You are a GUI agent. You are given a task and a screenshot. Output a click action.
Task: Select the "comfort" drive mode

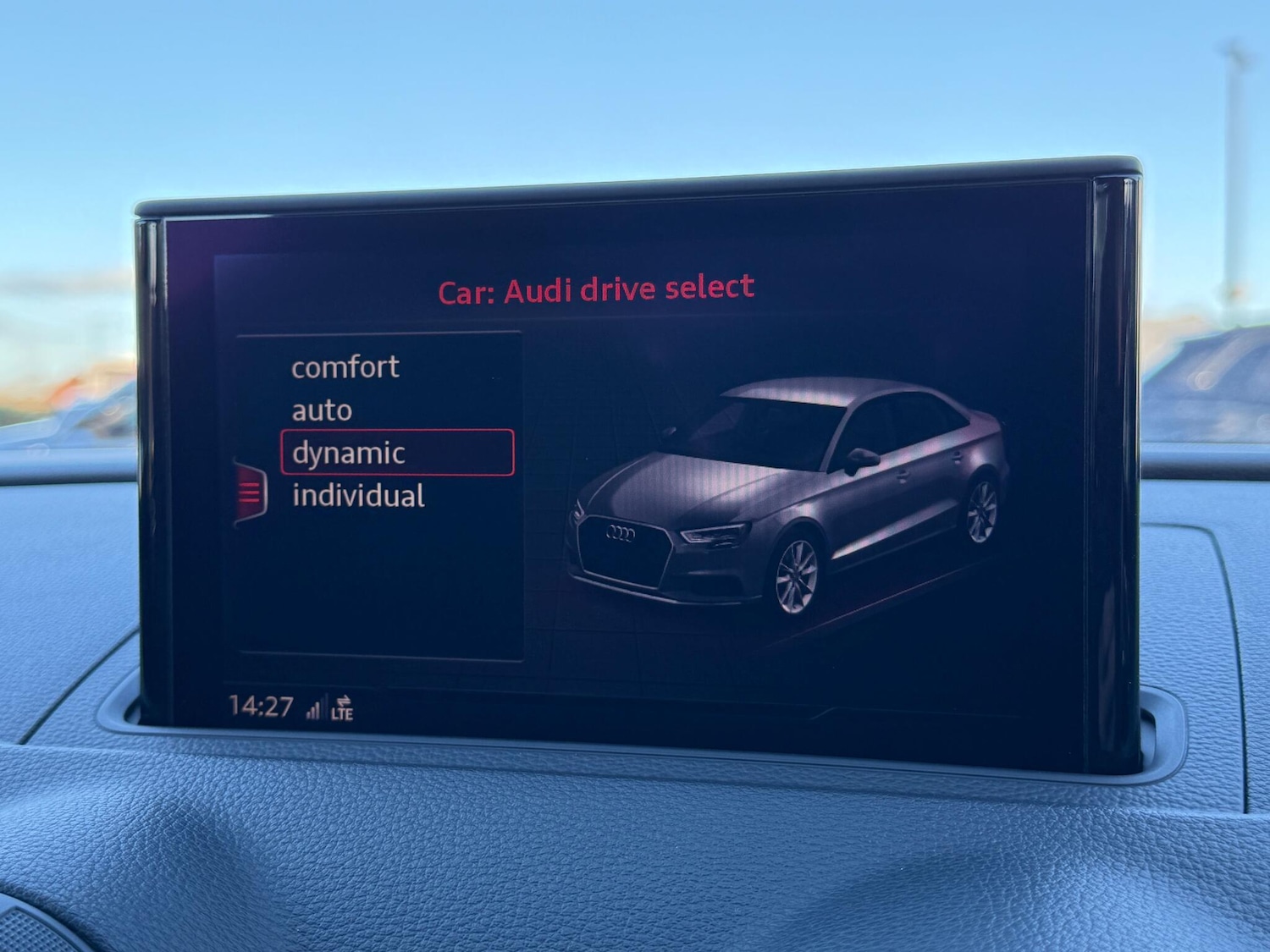point(344,367)
